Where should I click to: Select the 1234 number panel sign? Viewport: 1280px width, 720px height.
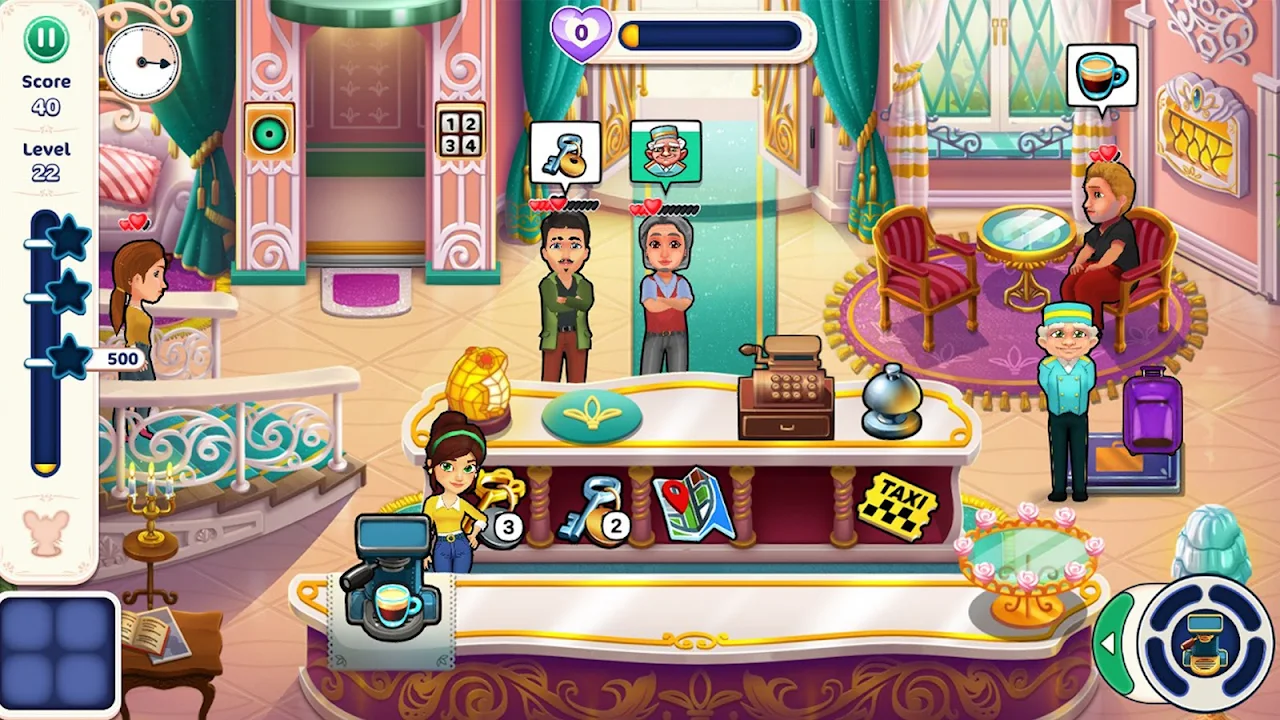460,131
